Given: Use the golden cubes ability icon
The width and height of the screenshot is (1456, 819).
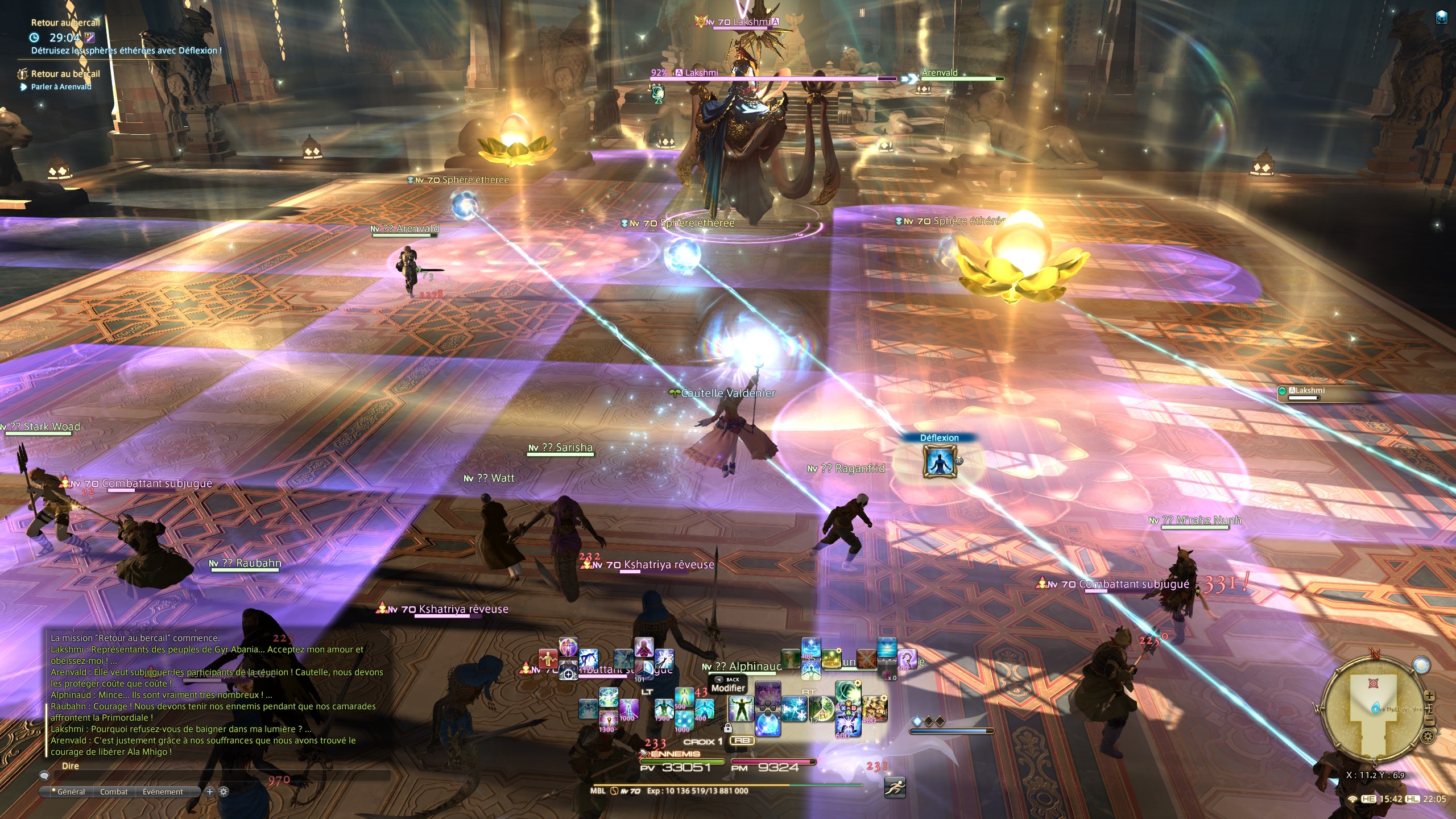Looking at the screenshot, I should pyautogui.click(x=875, y=709).
